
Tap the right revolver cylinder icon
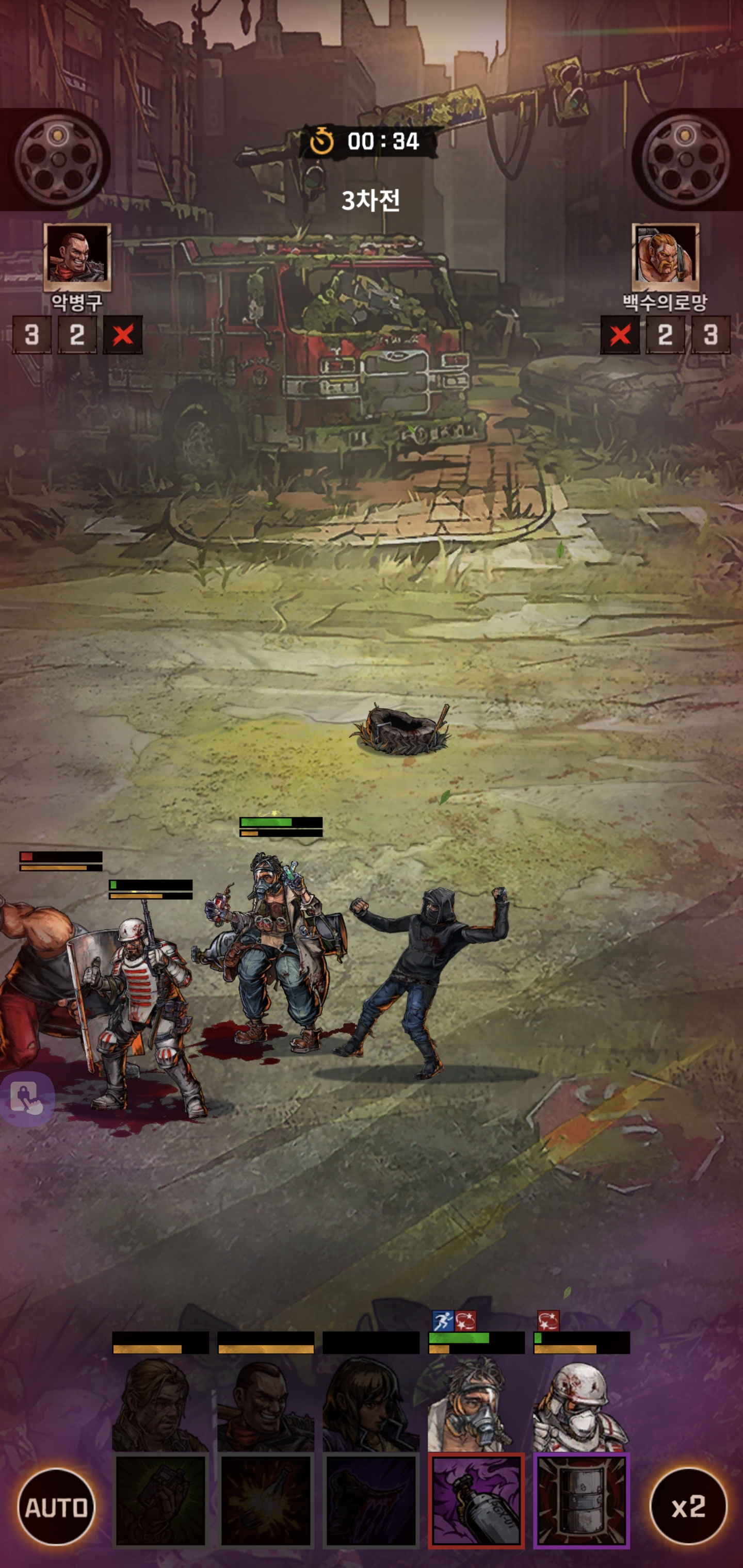686,158
